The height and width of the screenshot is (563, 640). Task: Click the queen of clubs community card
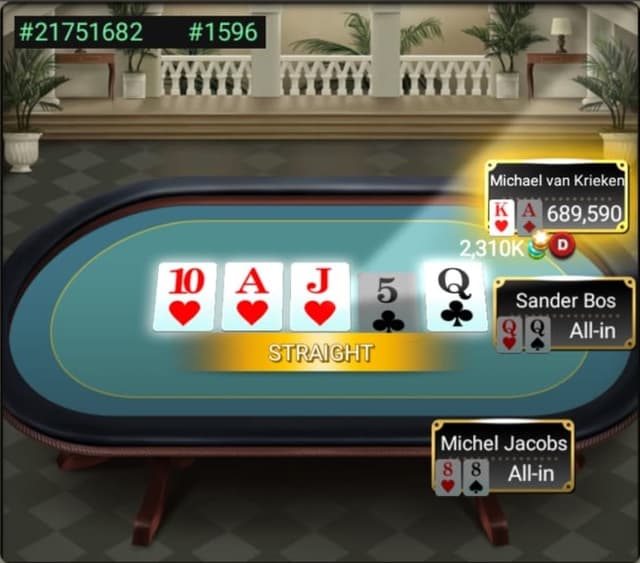click(456, 296)
